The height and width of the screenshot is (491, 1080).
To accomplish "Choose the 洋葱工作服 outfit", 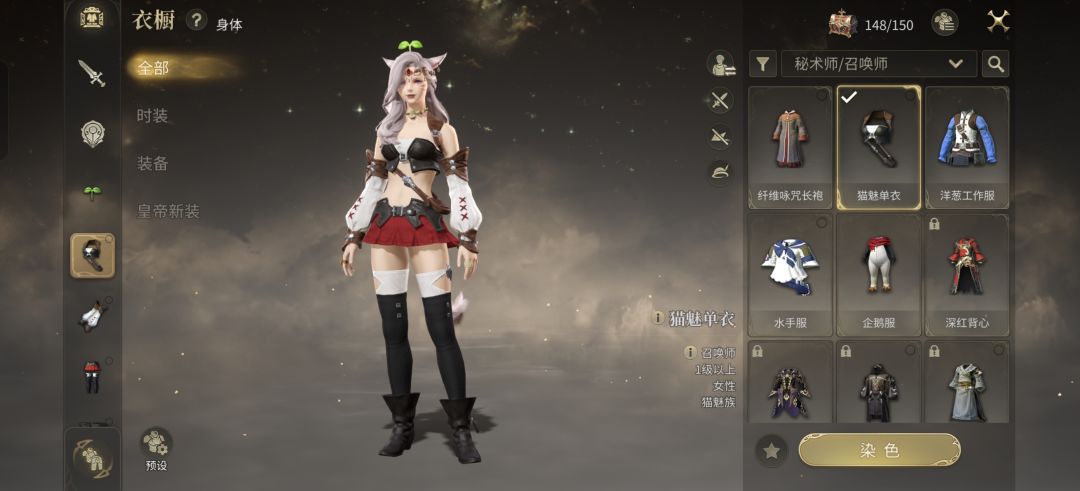I will (967, 147).
